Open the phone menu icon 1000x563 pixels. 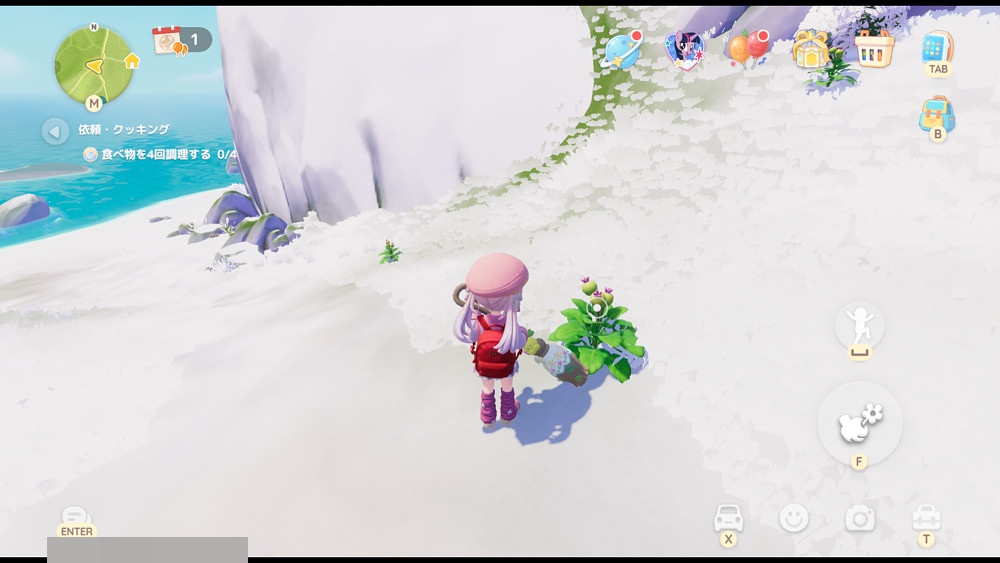coord(937,47)
